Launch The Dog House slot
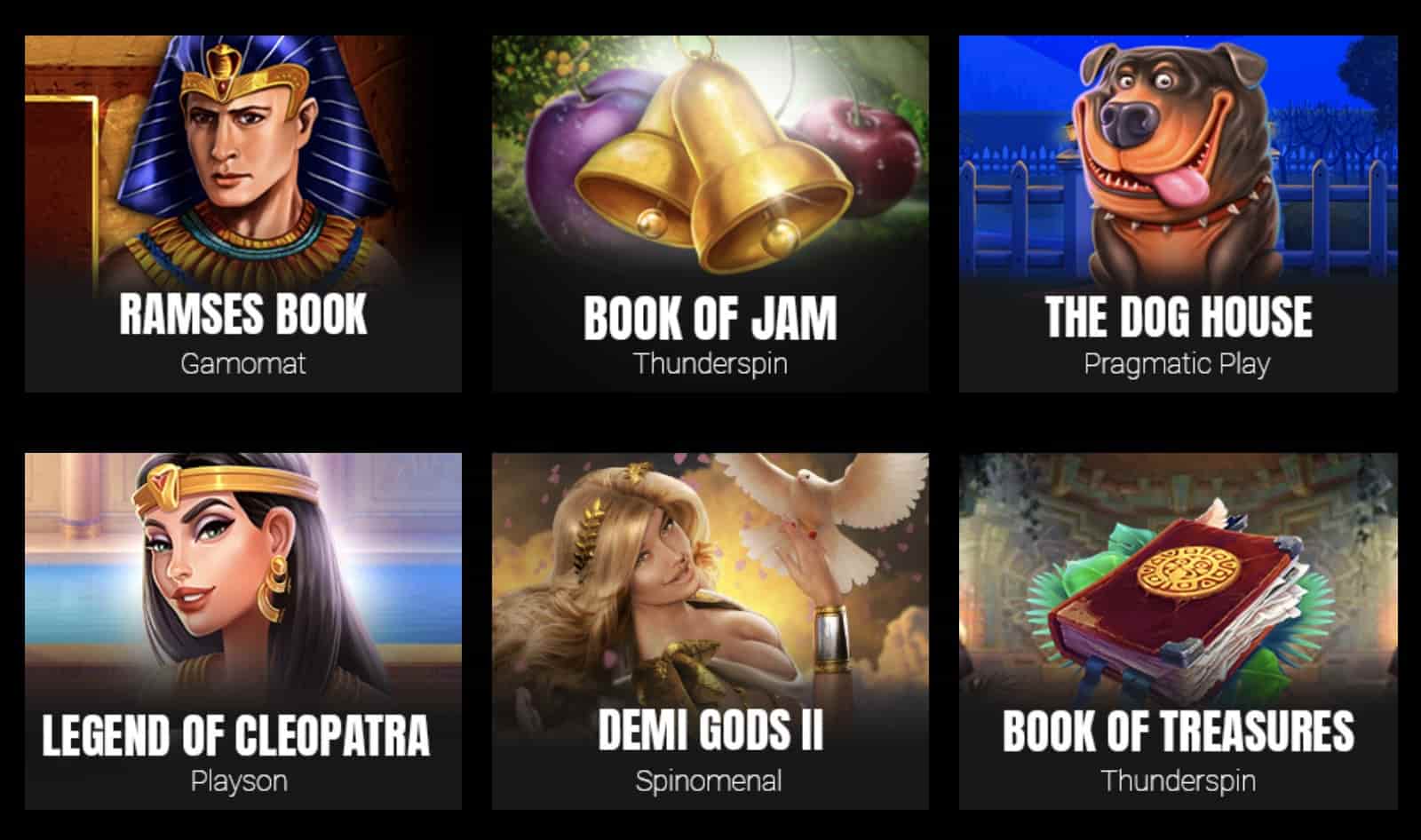Screen dimensions: 1421x840 [x=1178, y=213]
